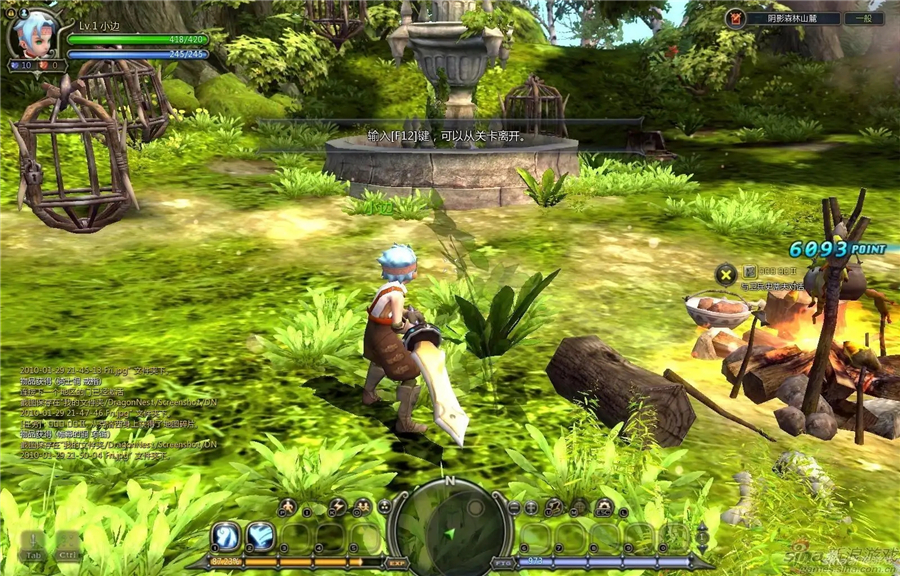Activate the first hotbar skill (slot 1)
This screenshot has width=900, height=576.
pos(227,536)
